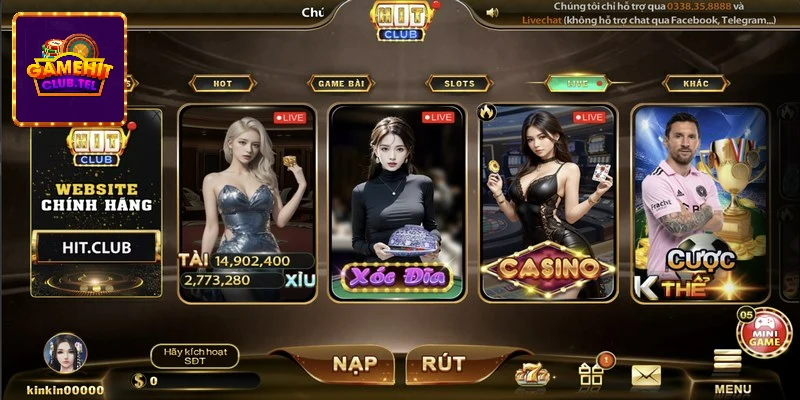Open the gift box rewards icon

coord(591,374)
